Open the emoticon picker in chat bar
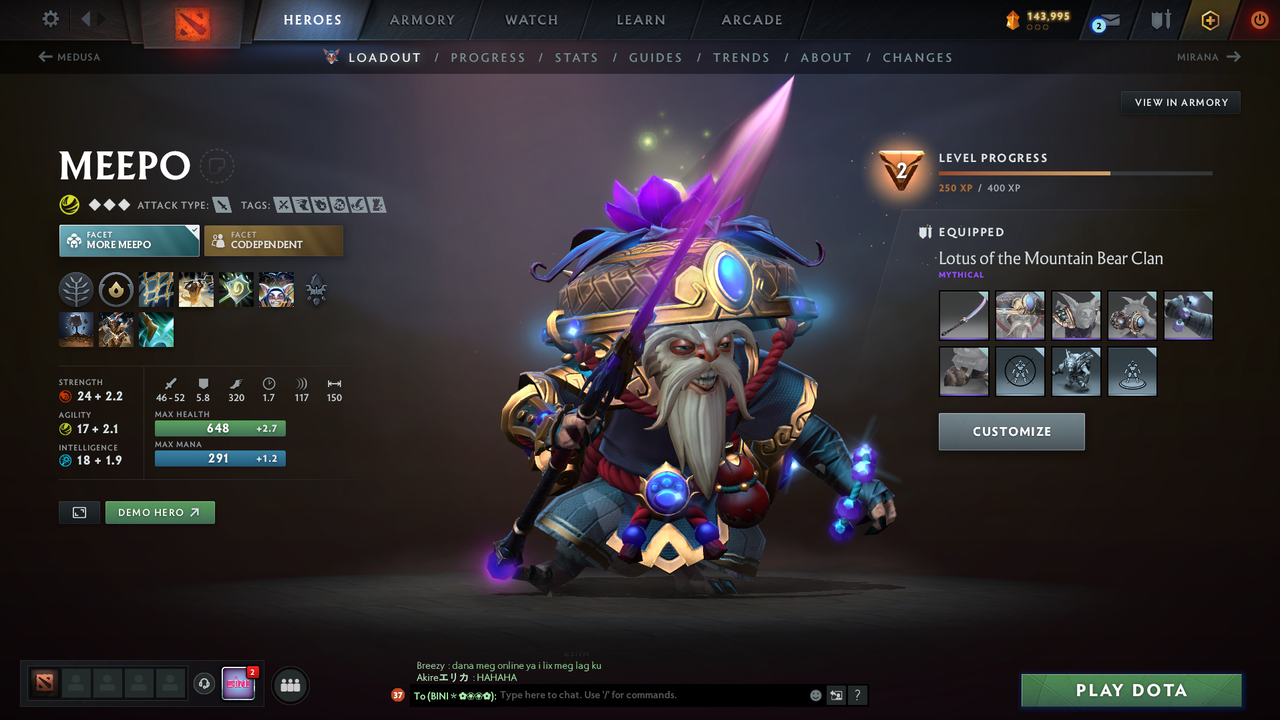Viewport: 1280px width, 720px height. [815, 694]
